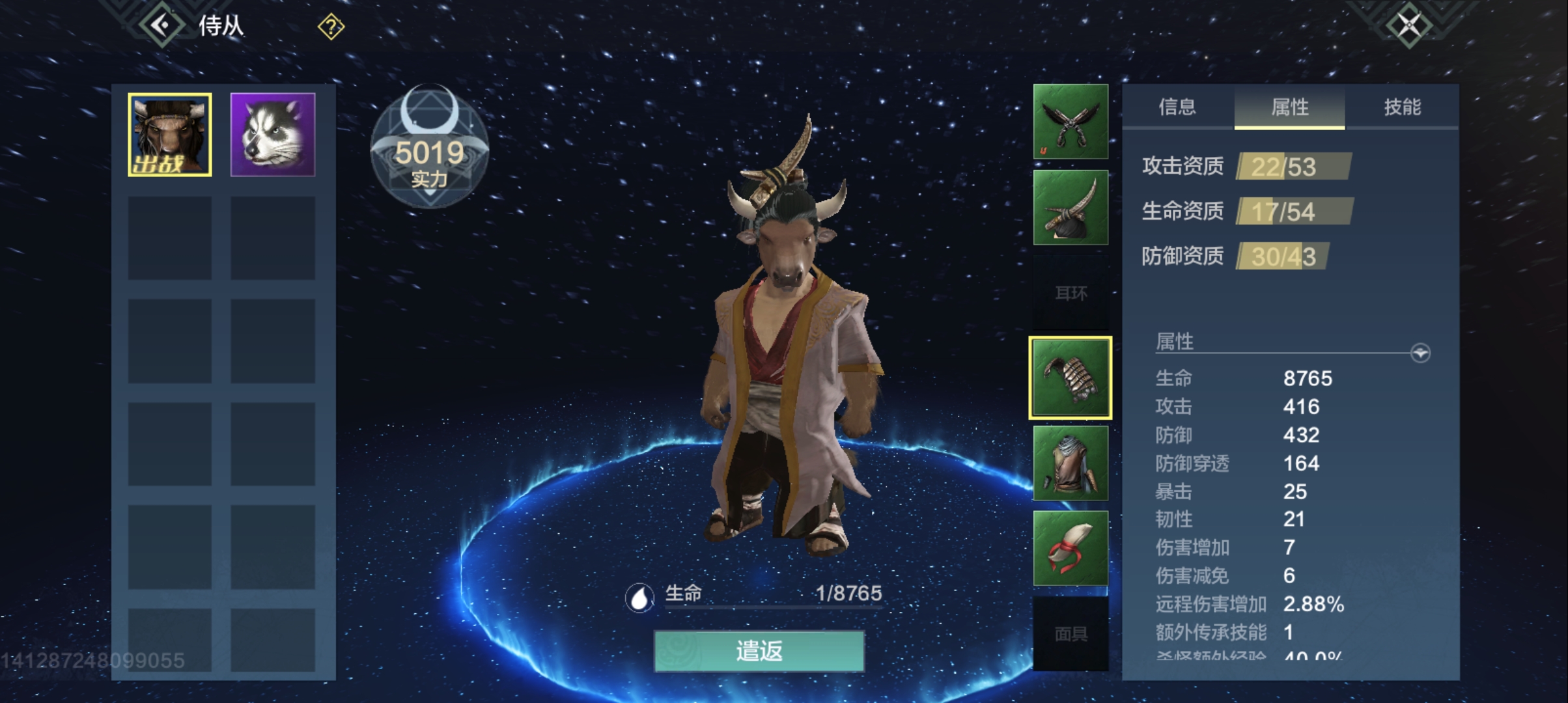Click an empty companion roster slot
The width and height of the screenshot is (1568, 703).
(169, 238)
